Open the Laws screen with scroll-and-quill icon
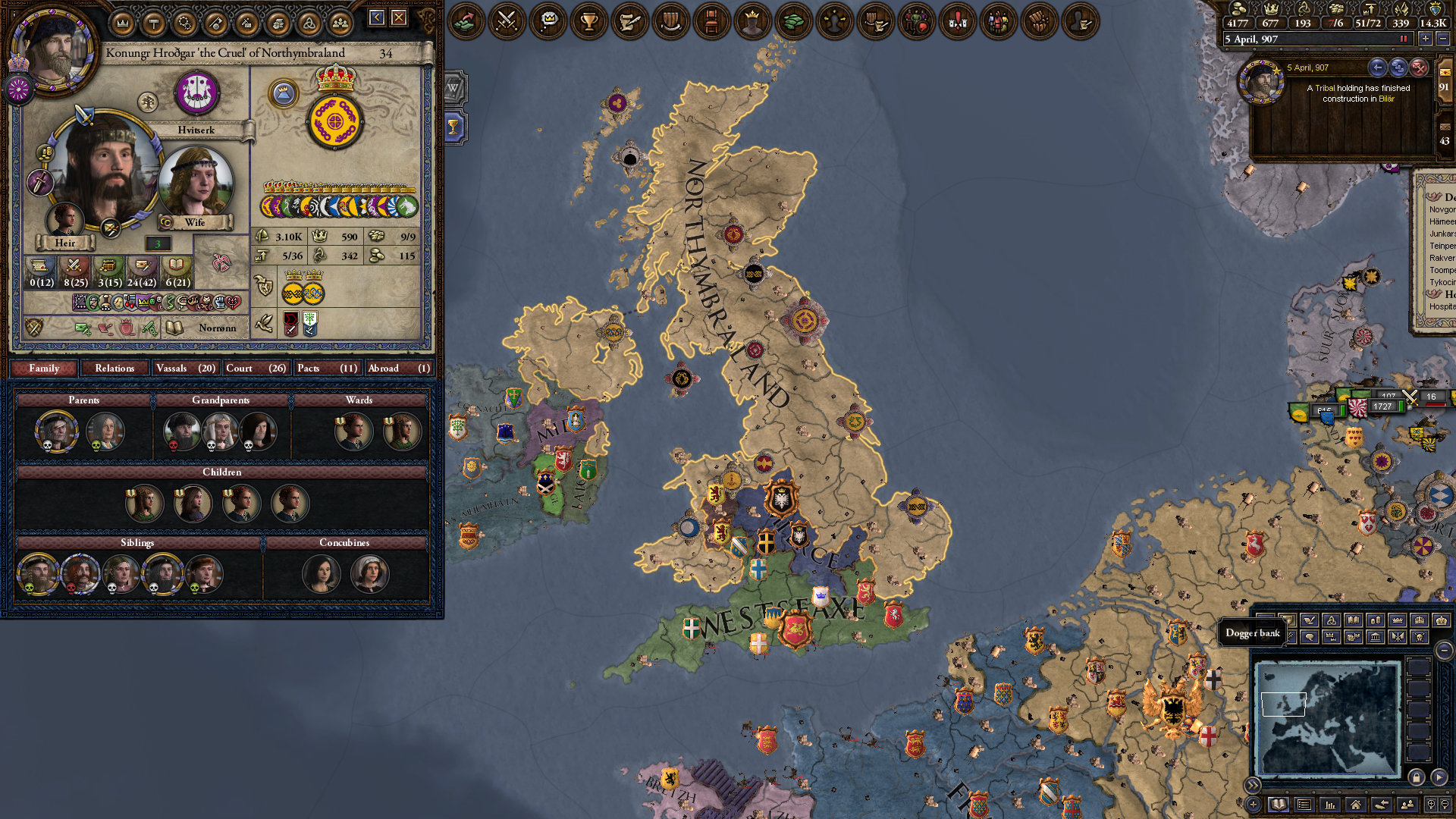The height and width of the screenshot is (819, 1456). [x=629, y=21]
